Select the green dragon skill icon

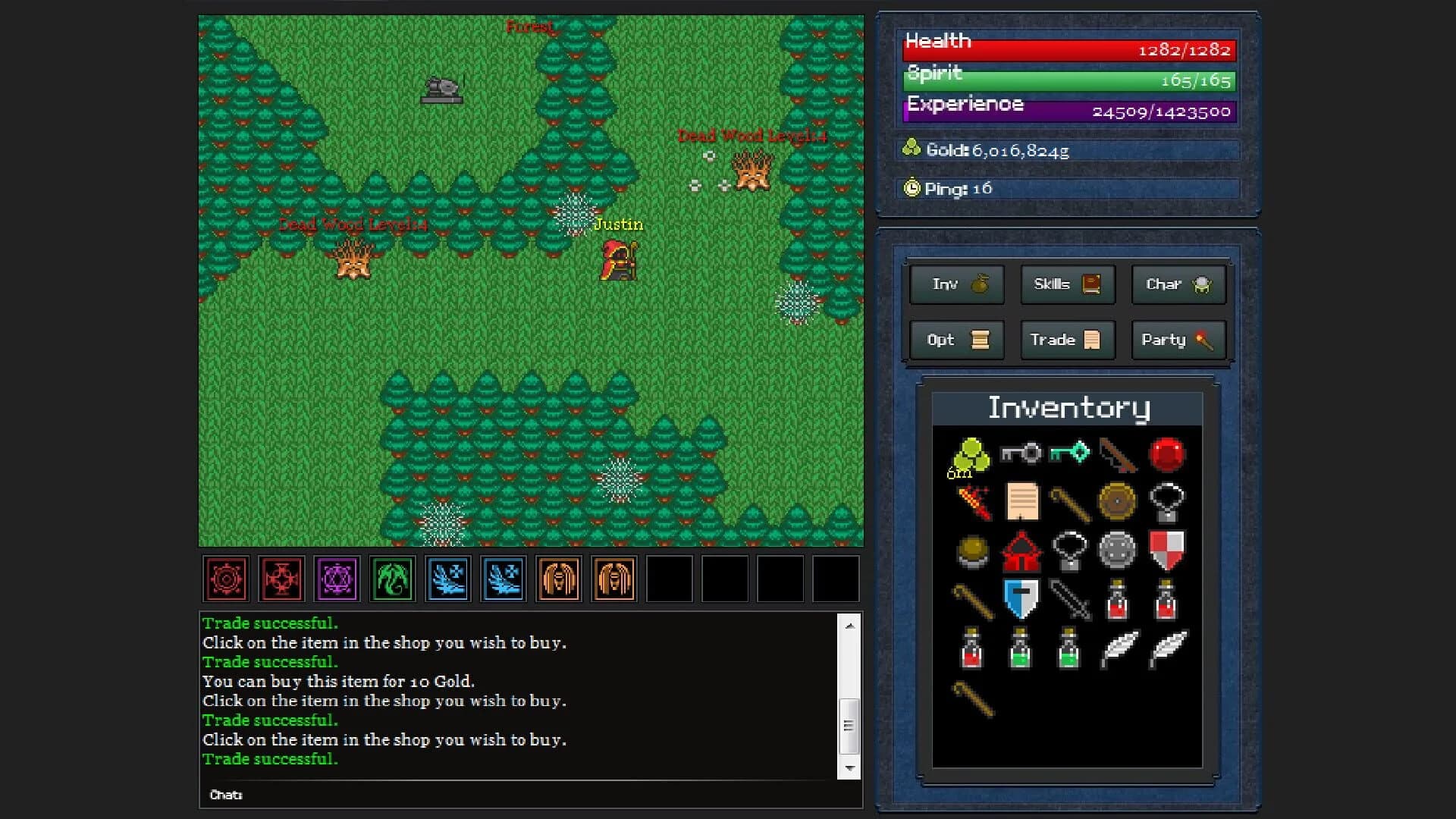point(392,579)
